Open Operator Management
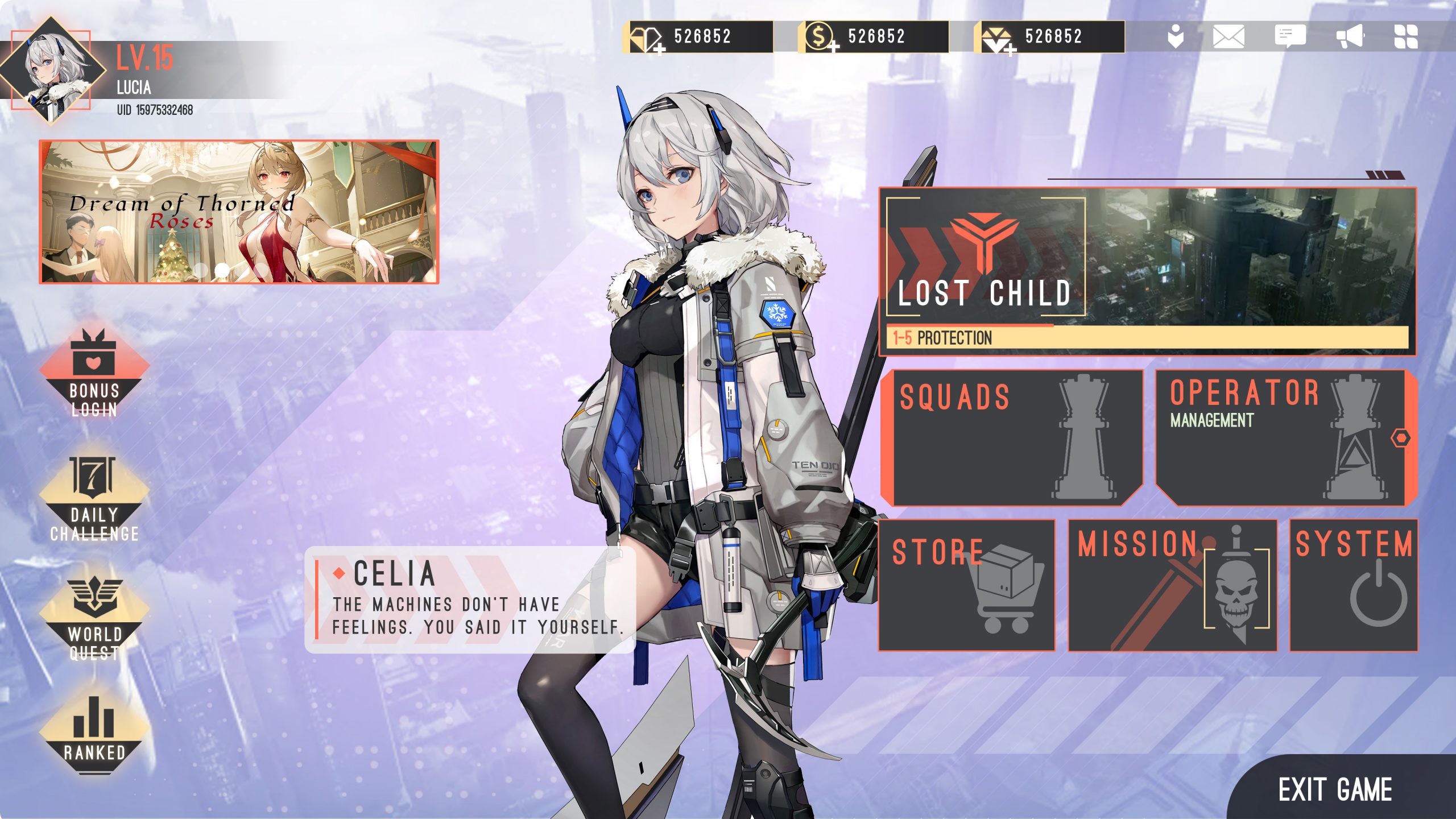This screenshot has height=819, width=1456. pyautogui.click(x=1285, y=437)
